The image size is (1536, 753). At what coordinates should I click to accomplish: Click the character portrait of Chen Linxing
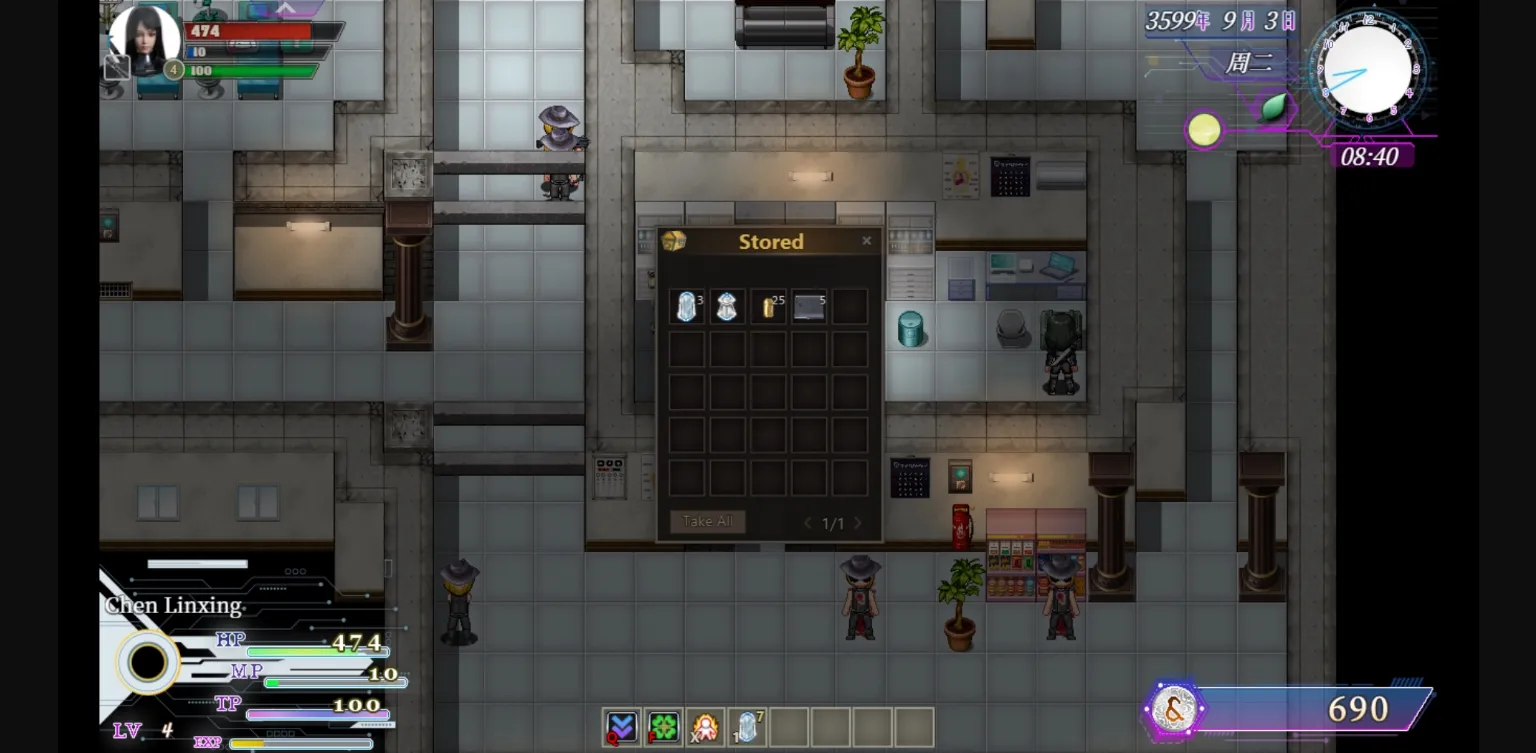click(x=144, y=38)
